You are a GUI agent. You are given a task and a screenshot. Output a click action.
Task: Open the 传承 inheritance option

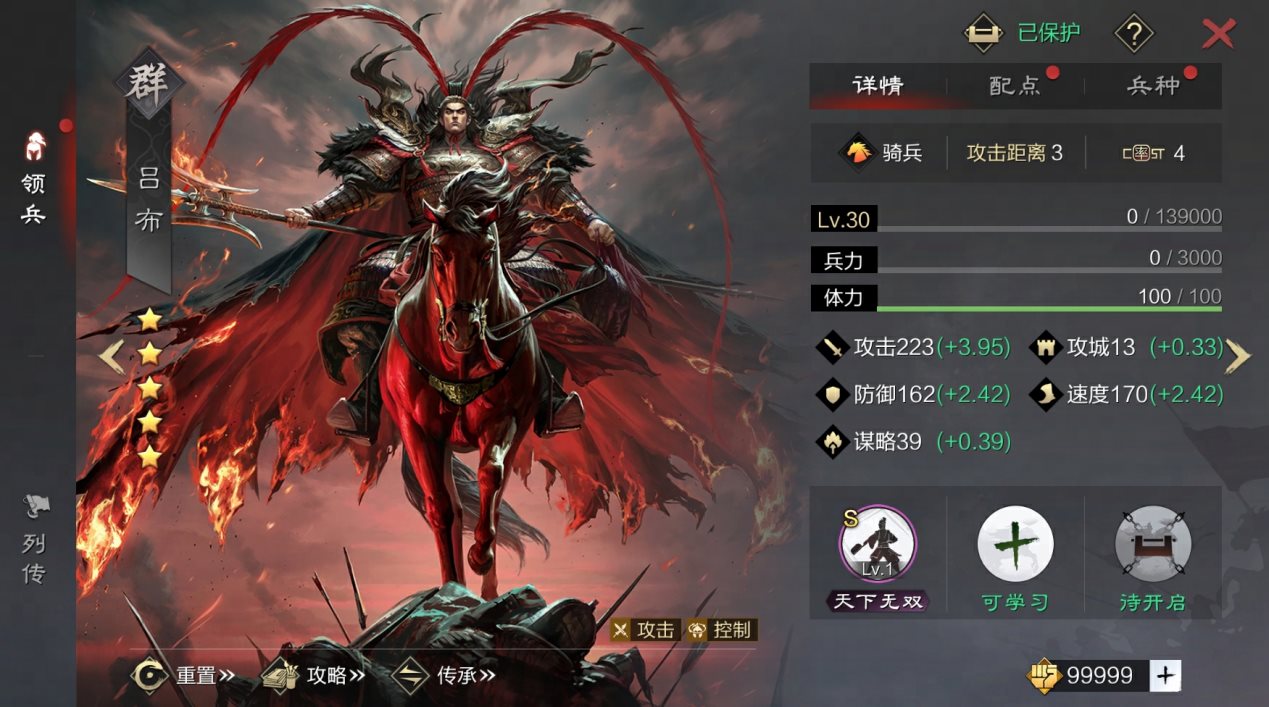(444, 675)
